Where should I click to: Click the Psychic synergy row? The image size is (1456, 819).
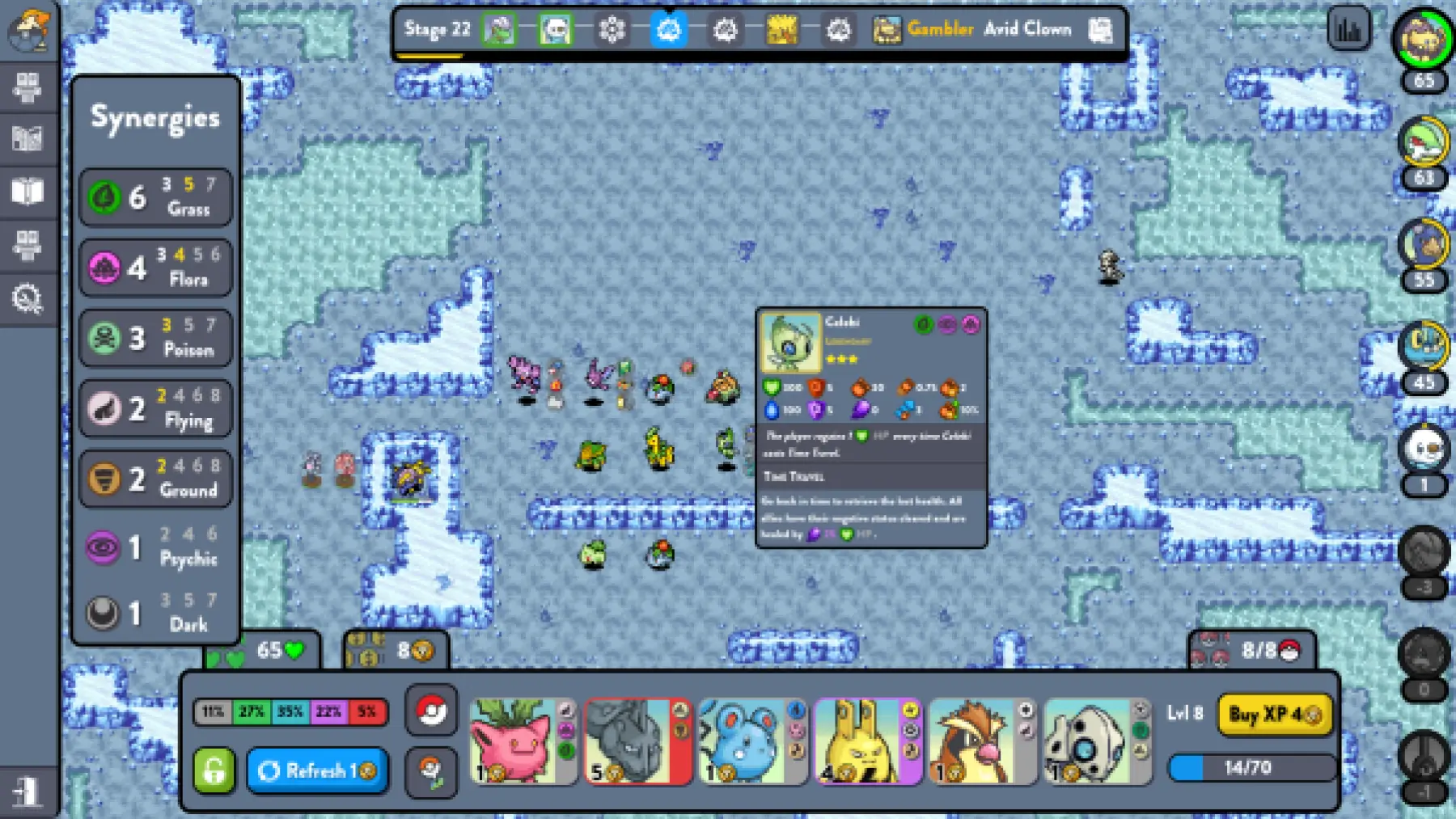pos(155,547)
